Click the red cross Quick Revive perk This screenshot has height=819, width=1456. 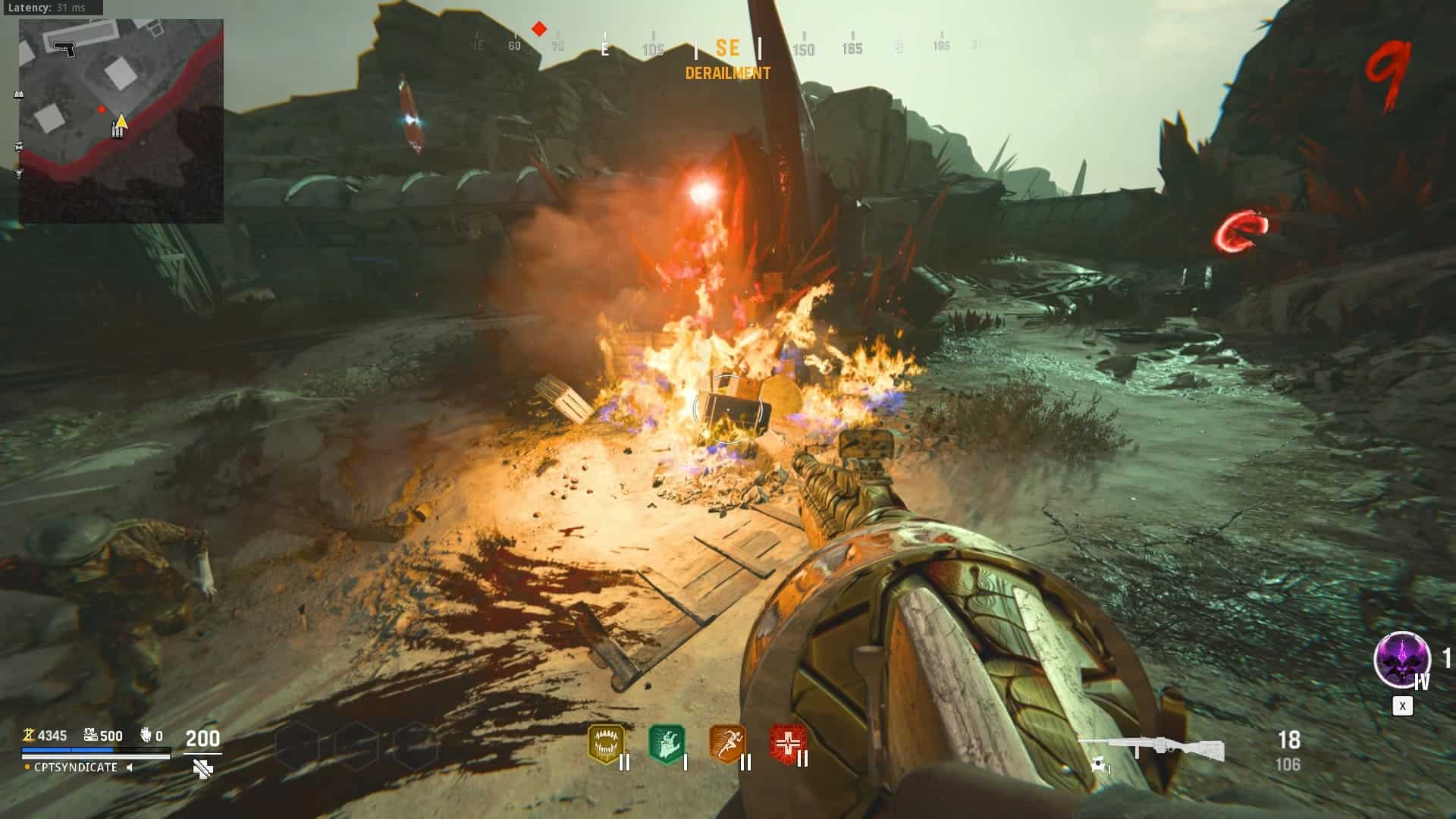pos(786,743)
